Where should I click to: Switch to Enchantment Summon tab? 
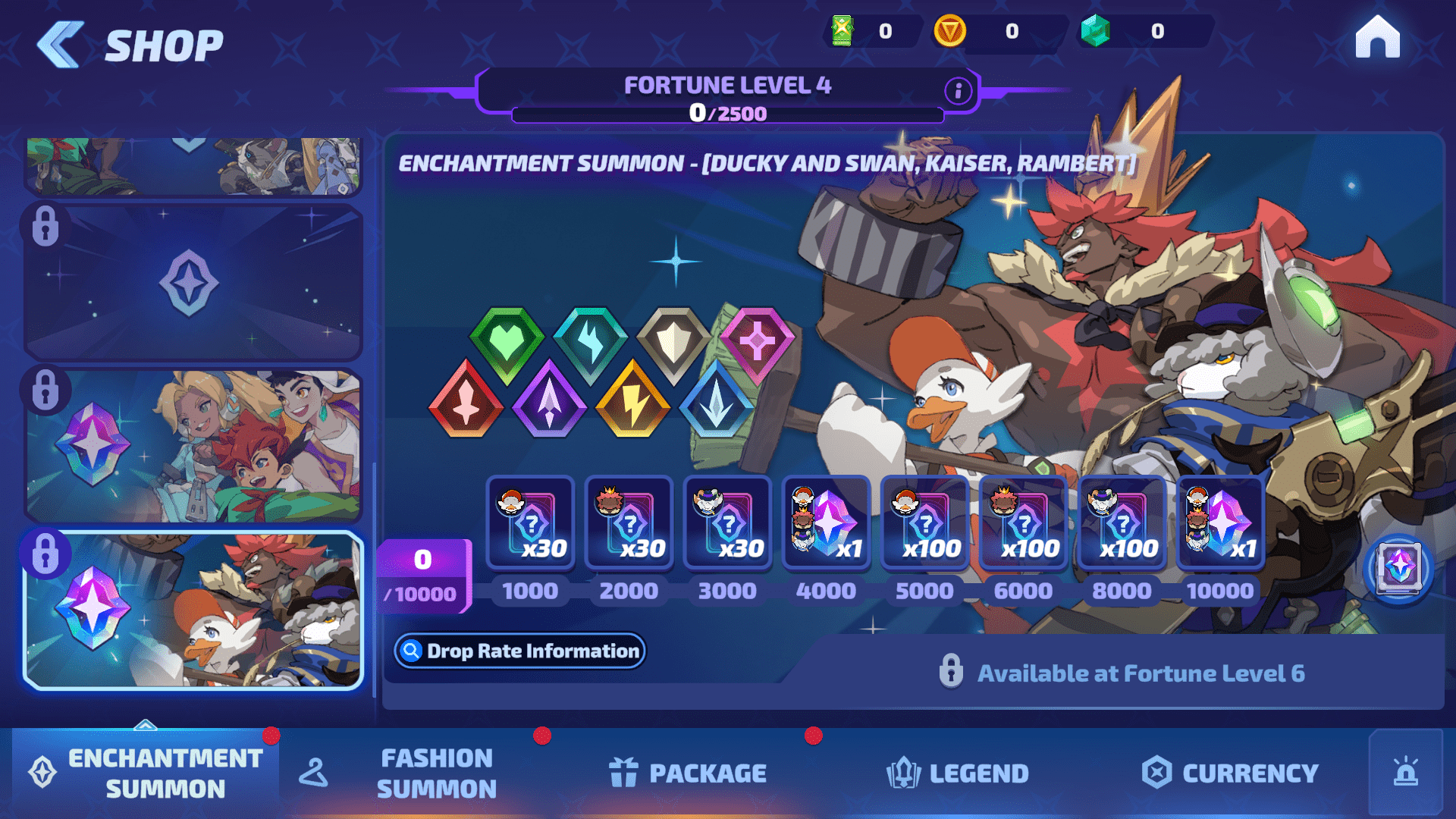pos(146,773)
